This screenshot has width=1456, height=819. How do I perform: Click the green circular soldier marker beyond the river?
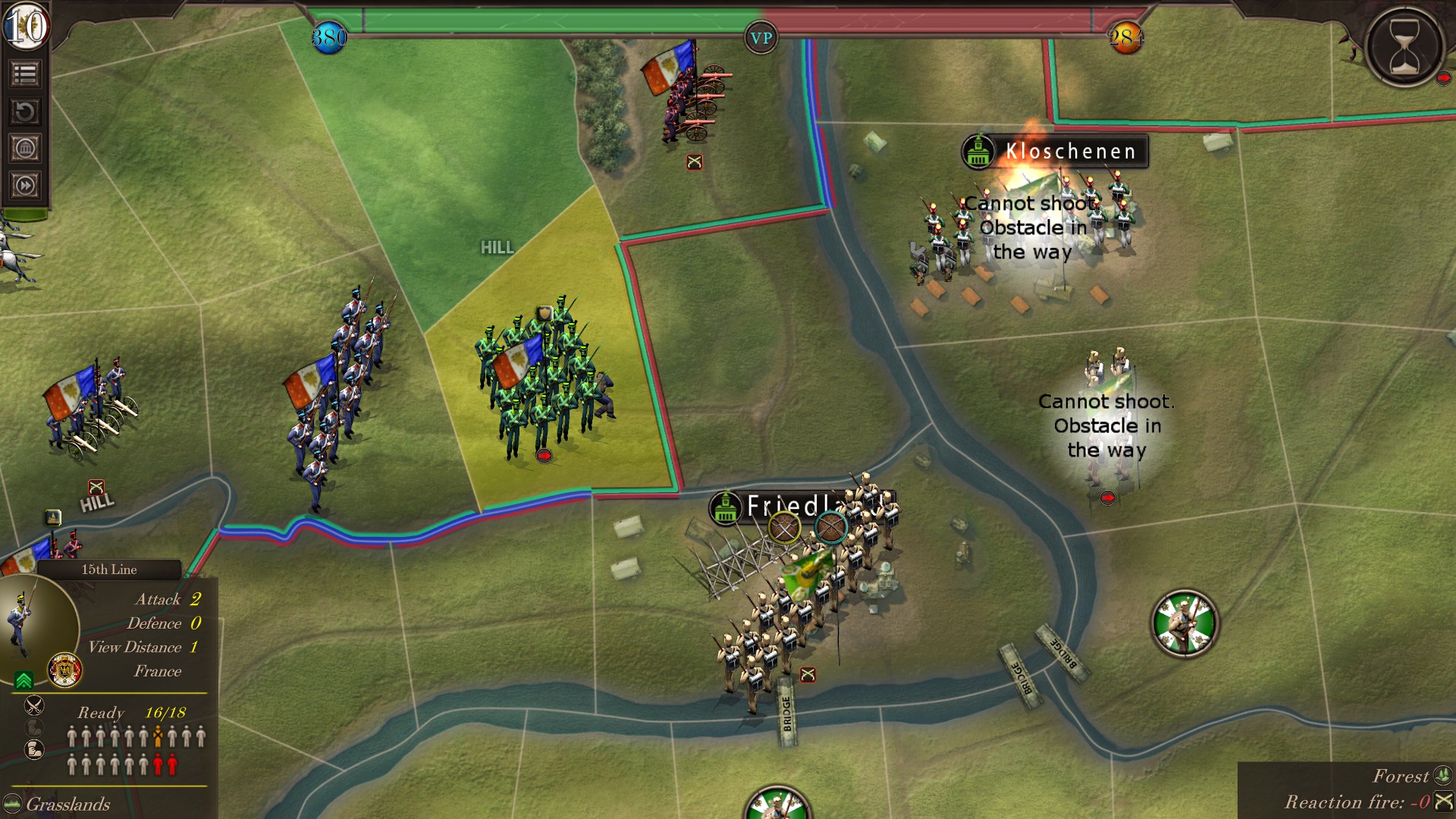(1185, 623)
